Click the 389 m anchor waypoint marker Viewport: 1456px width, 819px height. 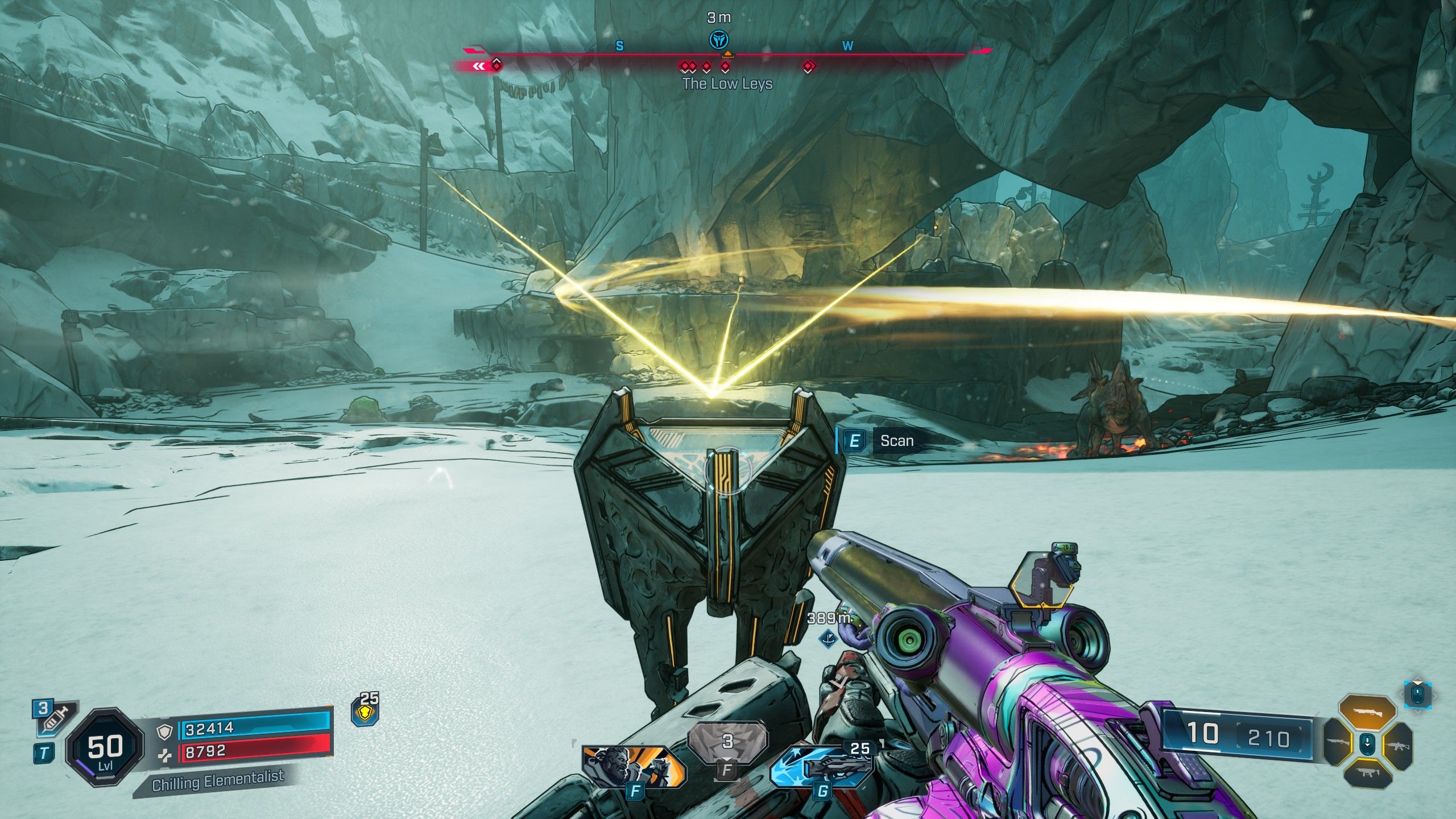(828, 638)
